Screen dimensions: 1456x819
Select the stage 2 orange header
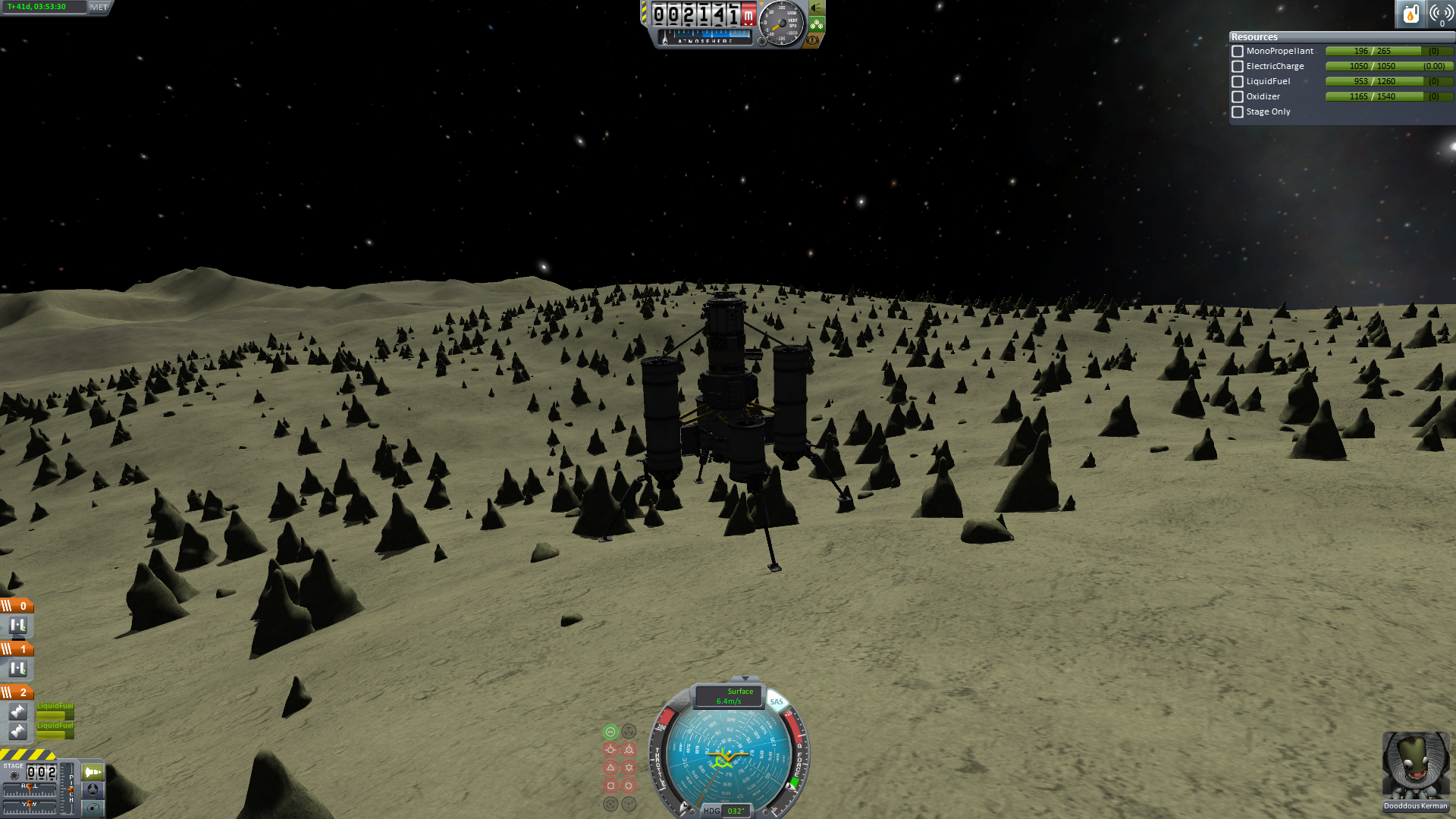pyautogui.click(x=17, y=692)
